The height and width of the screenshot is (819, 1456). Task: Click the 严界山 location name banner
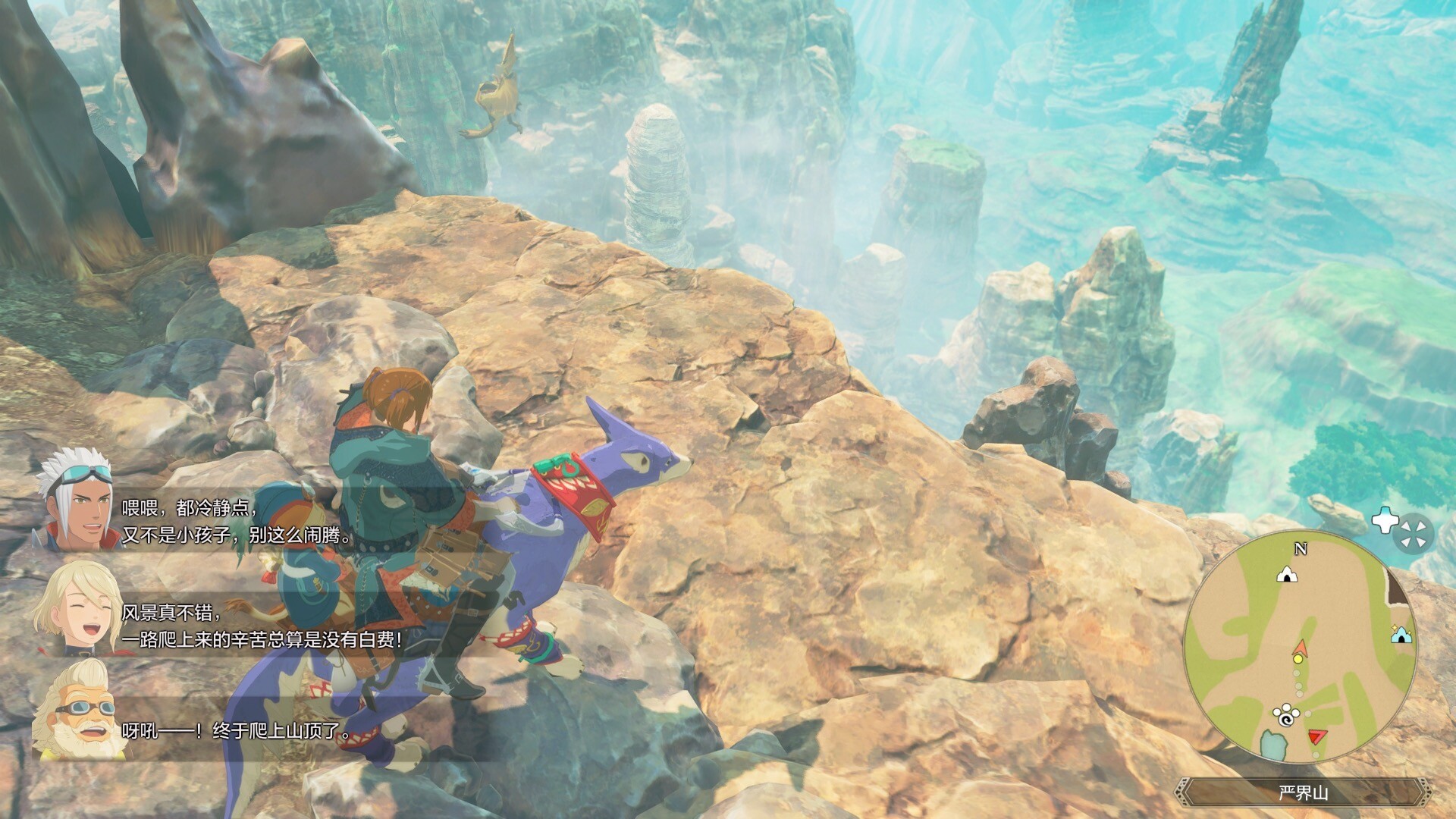1303,794
